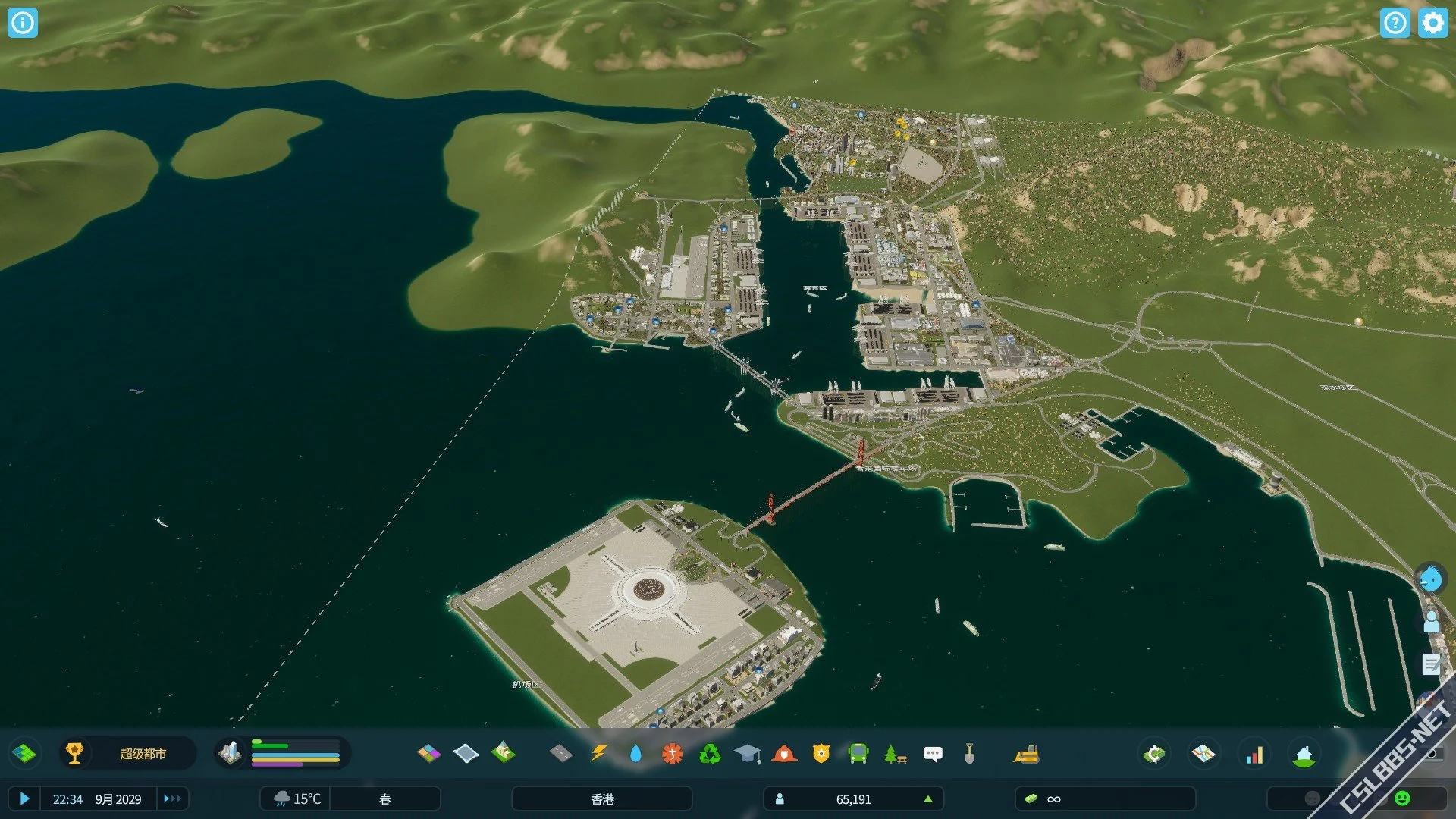Open the blue Chirper bird feed
The height and width of the screenshot is (819, 1456).
(1431, 579)
